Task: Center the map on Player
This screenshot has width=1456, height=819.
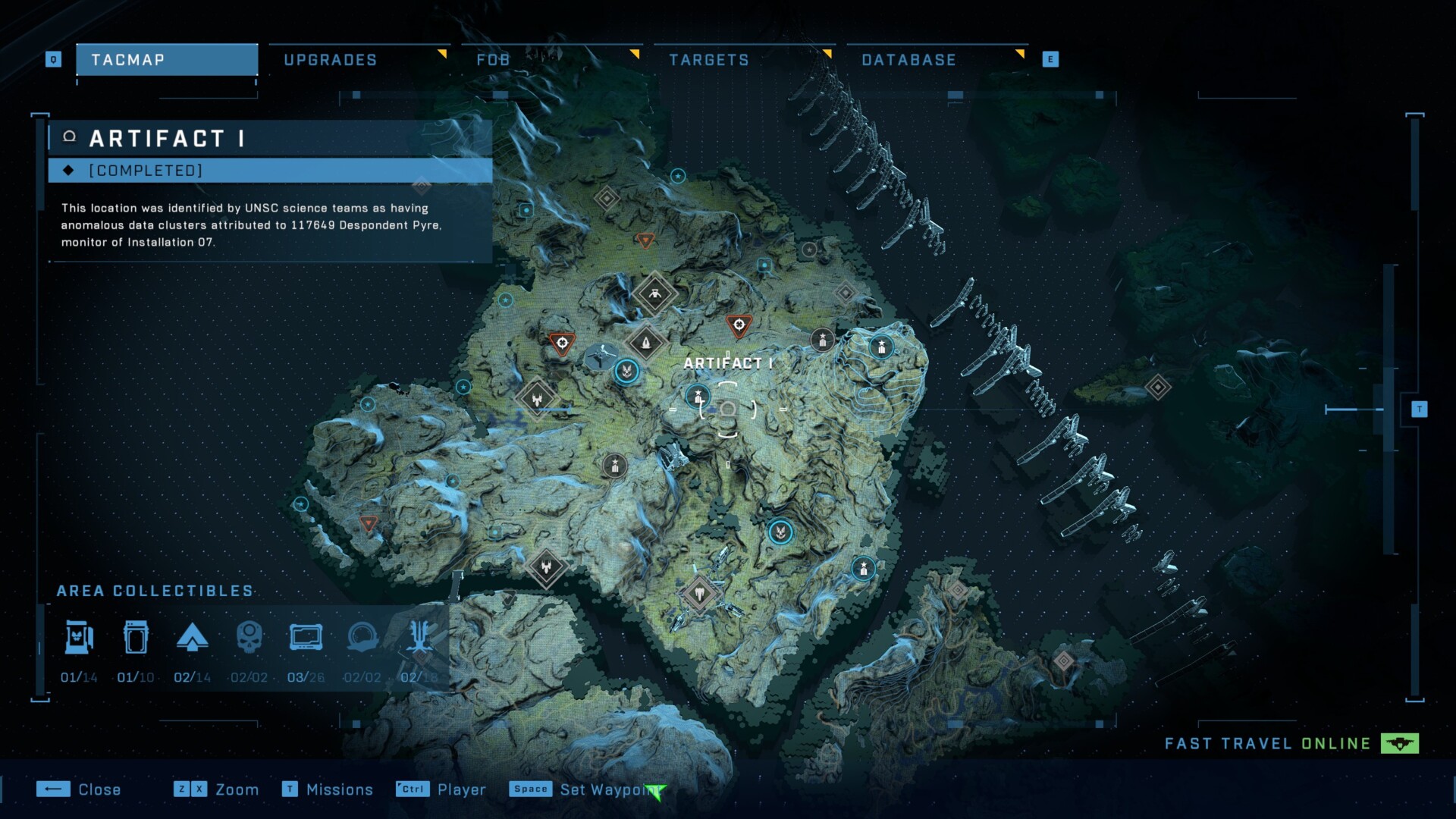Action: (441, 789)
